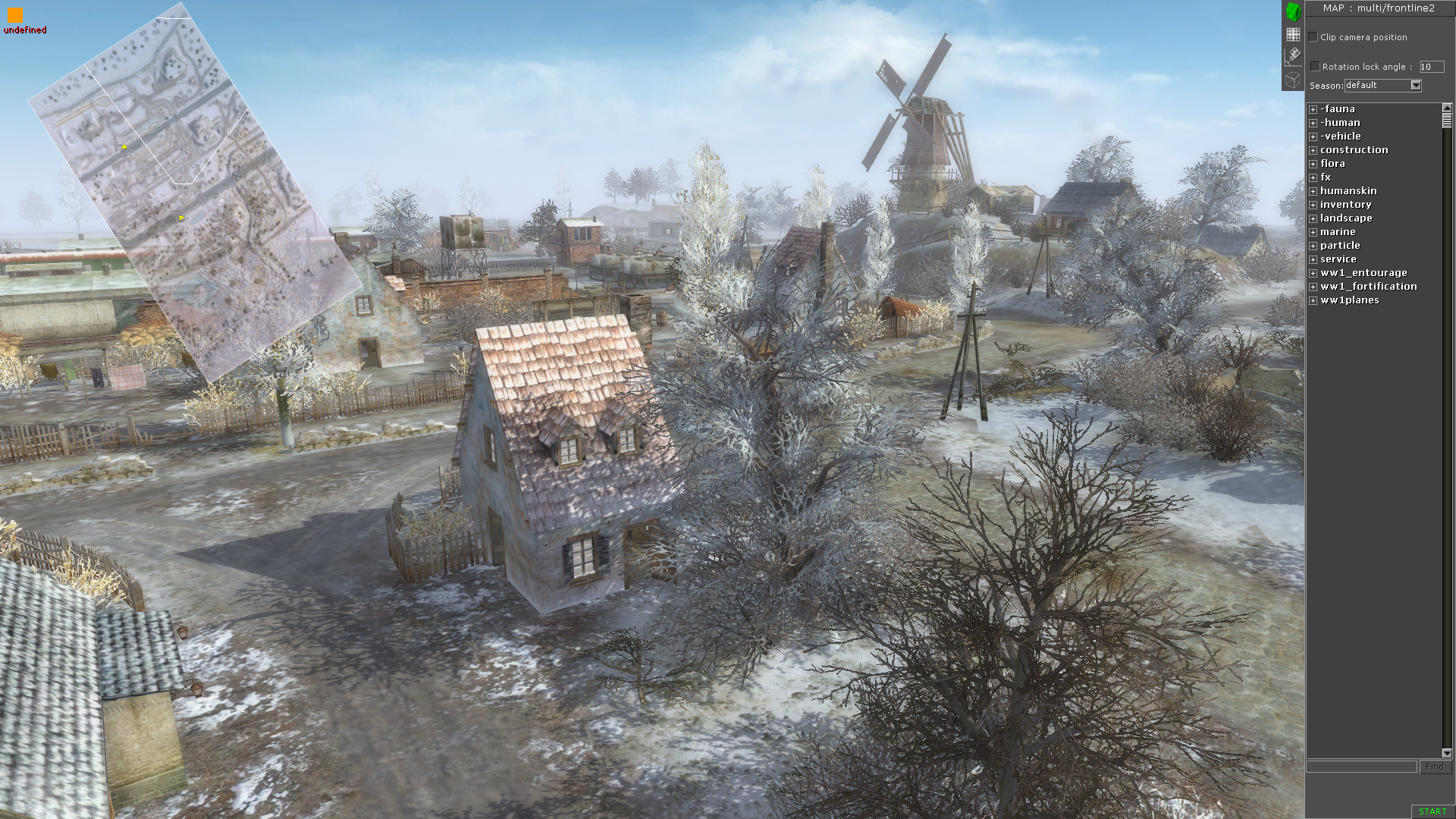
Task: Open the Season dropdown
Action: point(1415,85)
